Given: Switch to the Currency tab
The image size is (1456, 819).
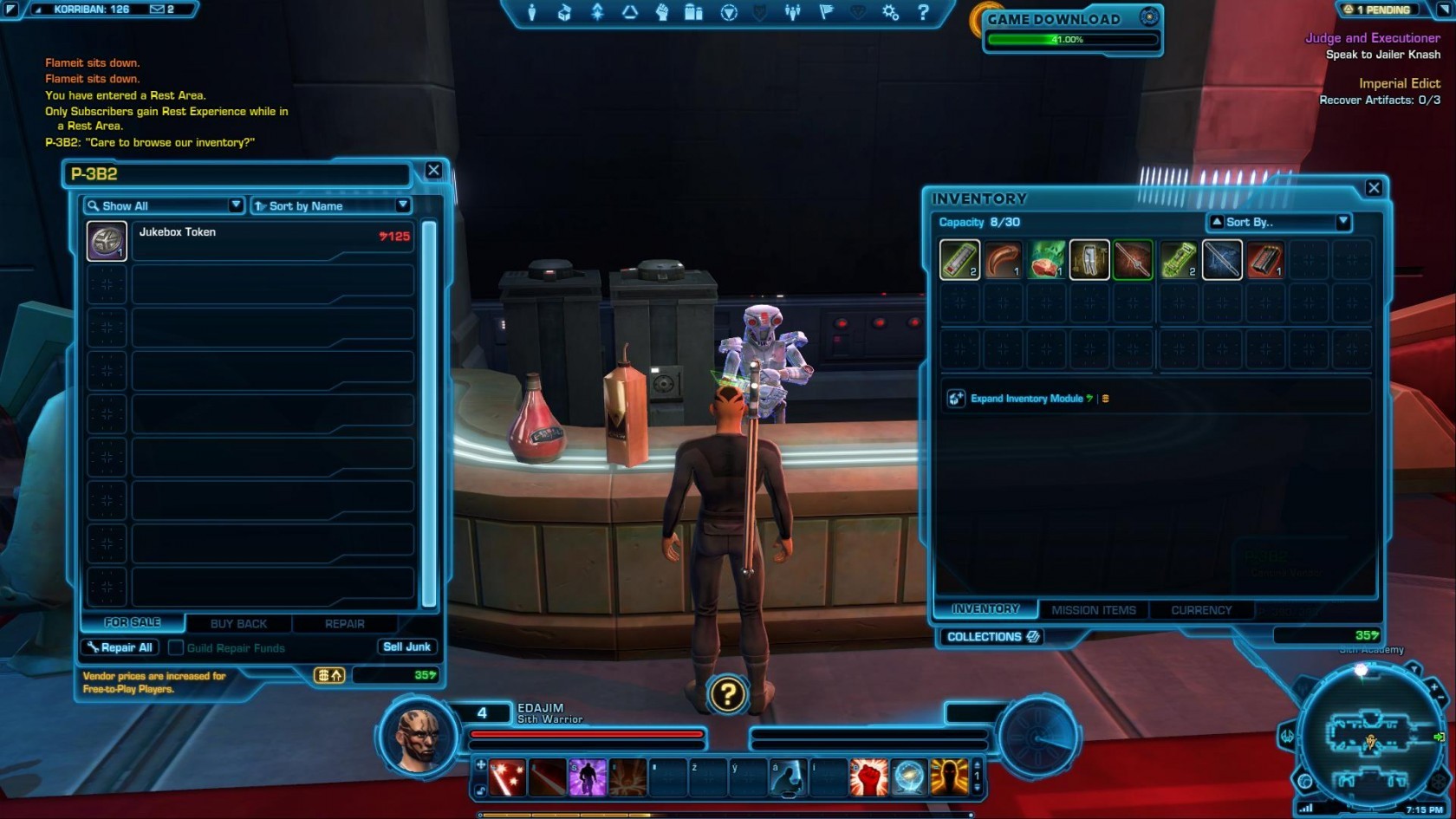Looking at the screenshot, I should tap(1200, 610).
